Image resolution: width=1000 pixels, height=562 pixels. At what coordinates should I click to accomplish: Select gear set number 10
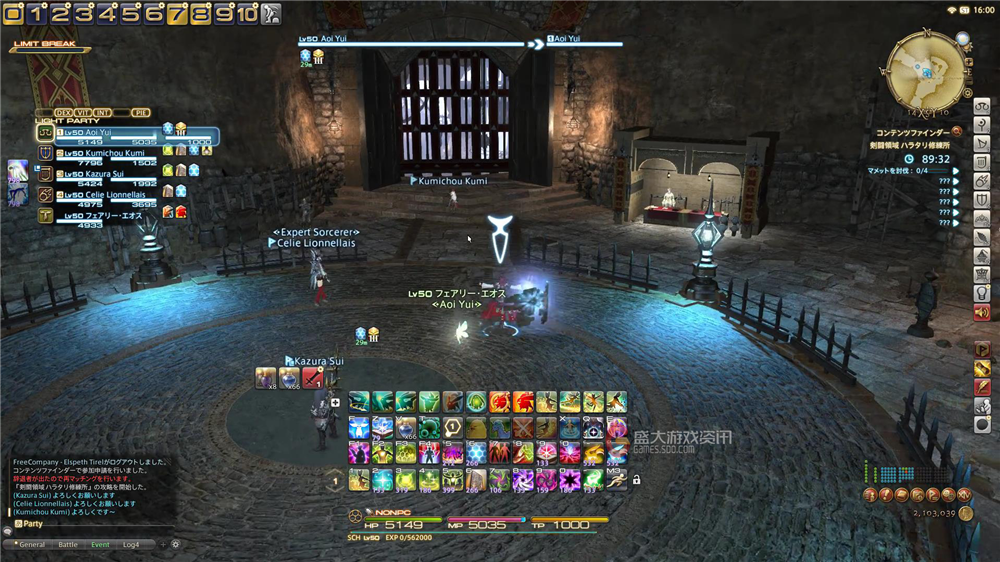click(246, 13)
